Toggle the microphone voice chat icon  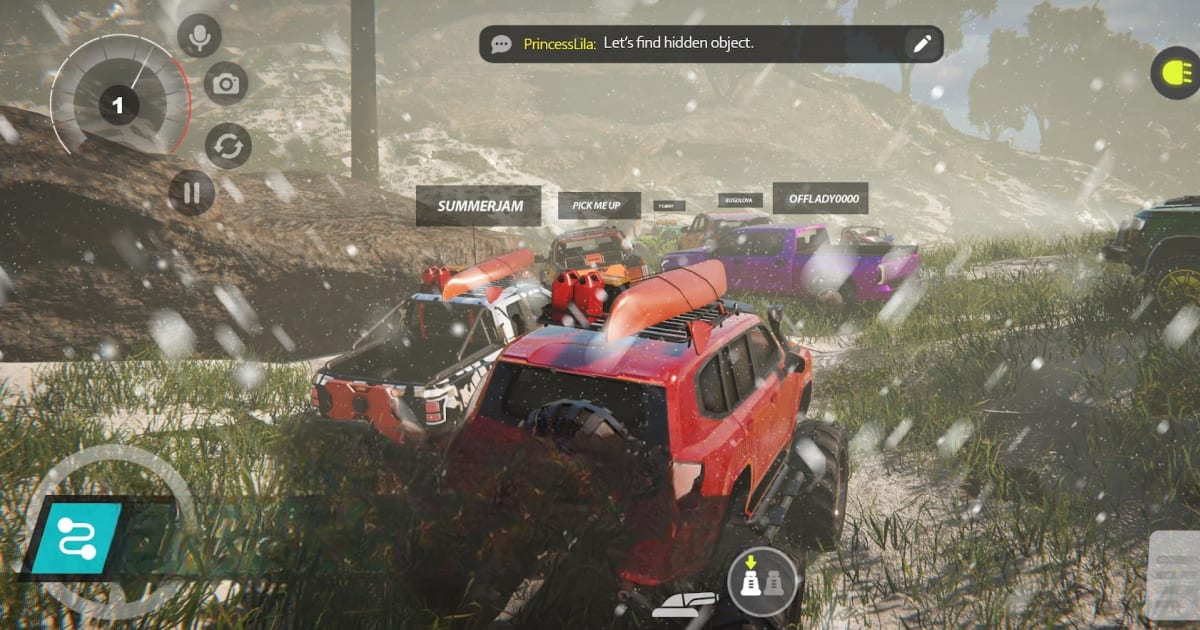click(199, 37)
